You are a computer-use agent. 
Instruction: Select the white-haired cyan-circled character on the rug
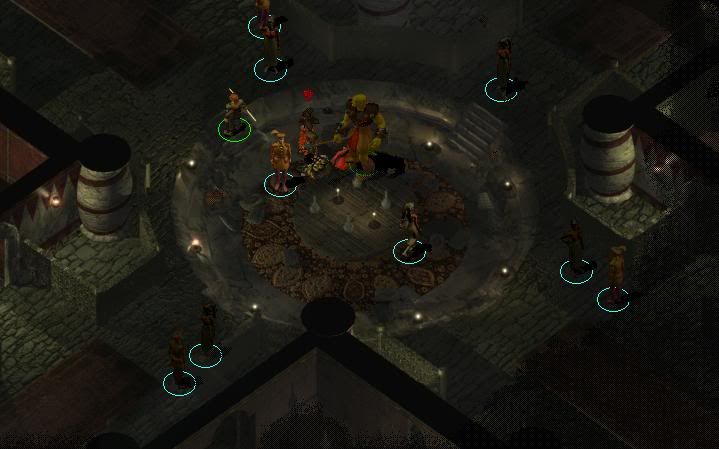[x=408, y=229]
